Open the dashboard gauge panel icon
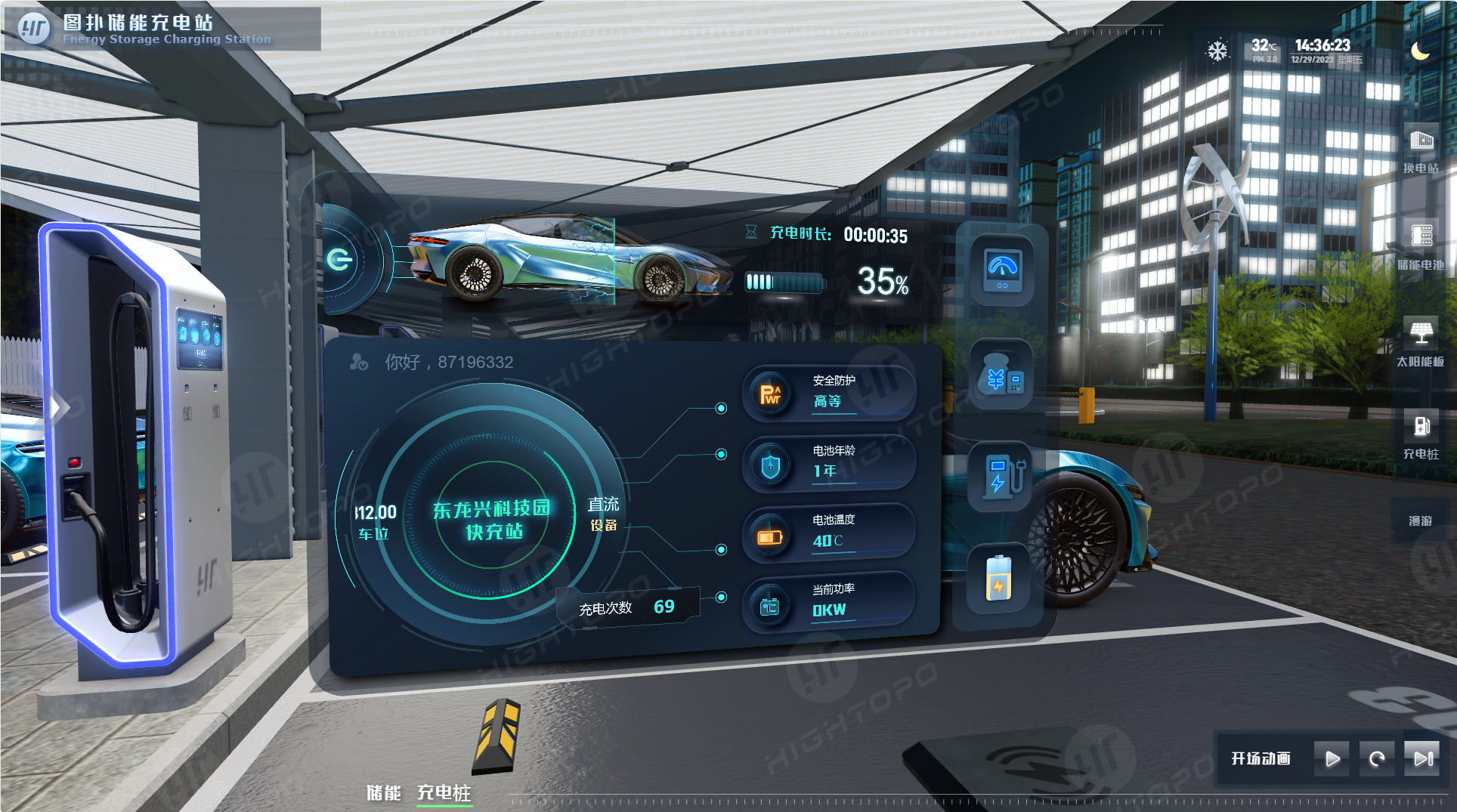The height and width of the screenshot is (812, 1457). click(x=1002, y=270)
